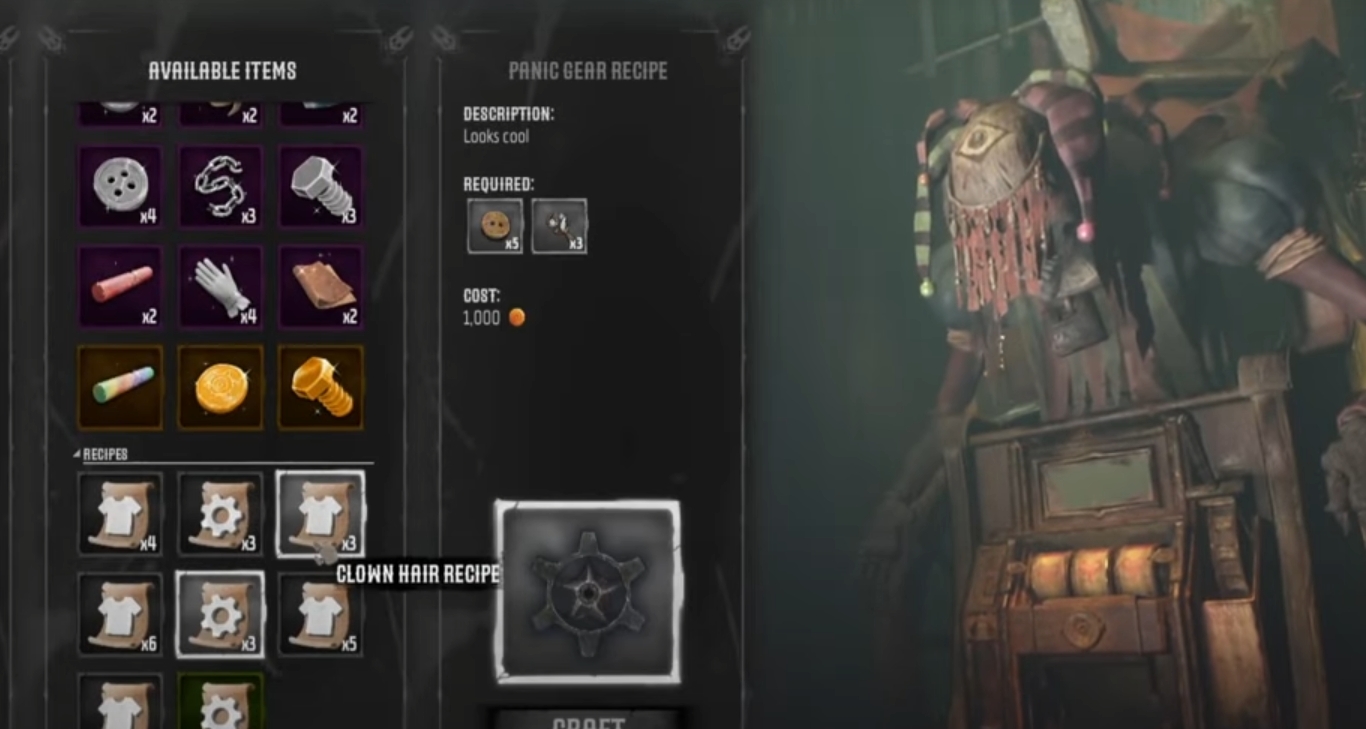
Task: Select the silver button item slot
Action: tap(120, 187)
